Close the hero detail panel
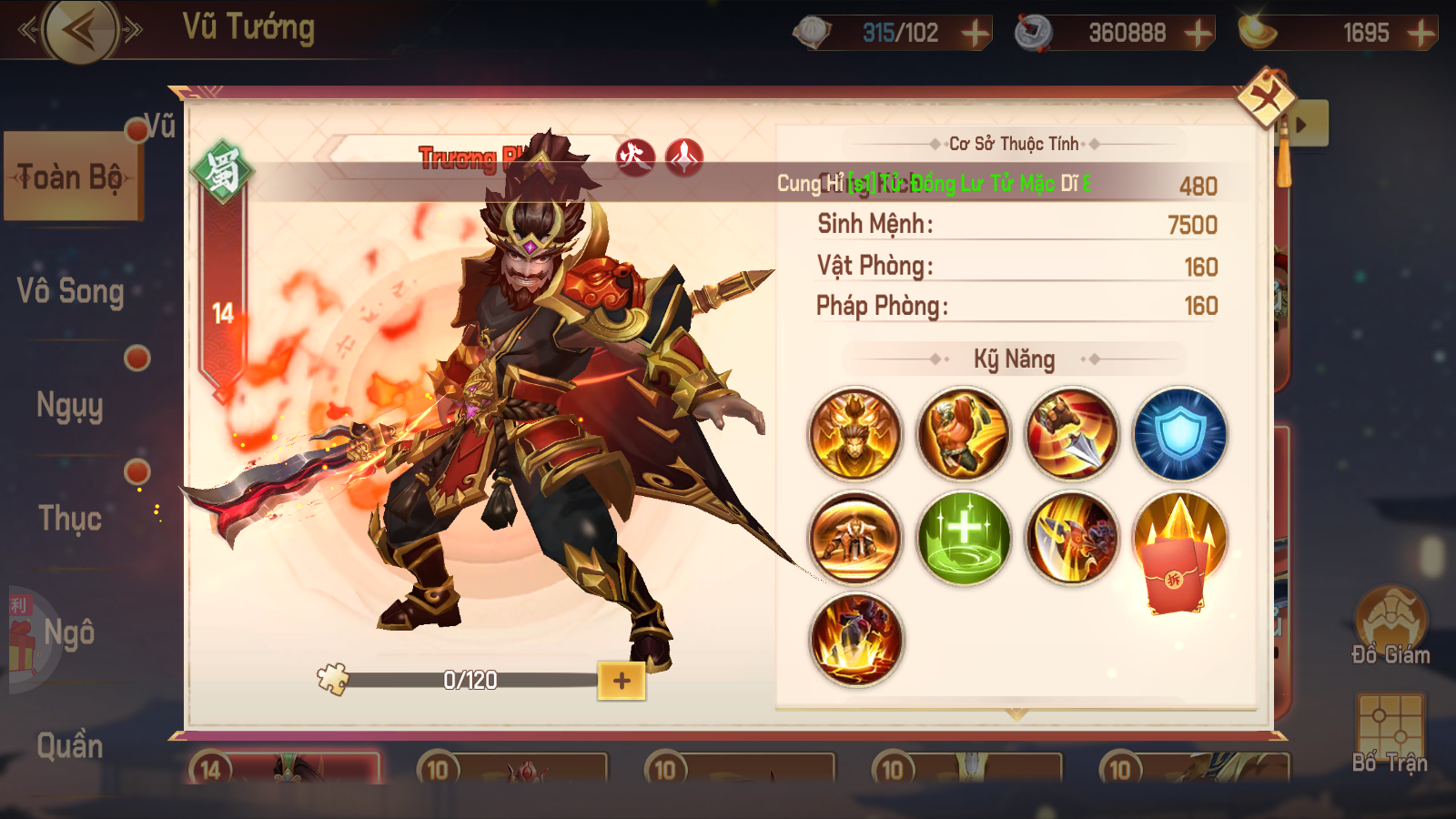The width and height of the screenshot is (1456, 819). (1266, 97)
